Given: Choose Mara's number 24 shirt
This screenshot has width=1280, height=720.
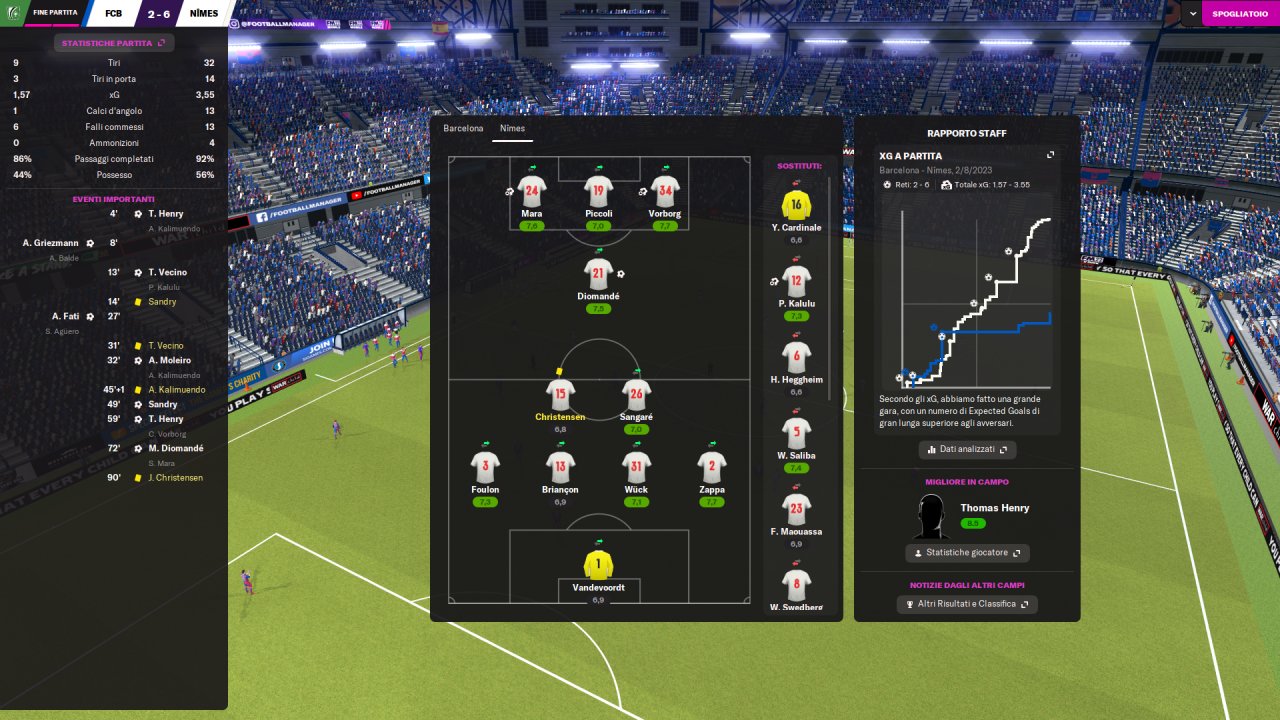Looking at the screenshot, I should [532, 192].
